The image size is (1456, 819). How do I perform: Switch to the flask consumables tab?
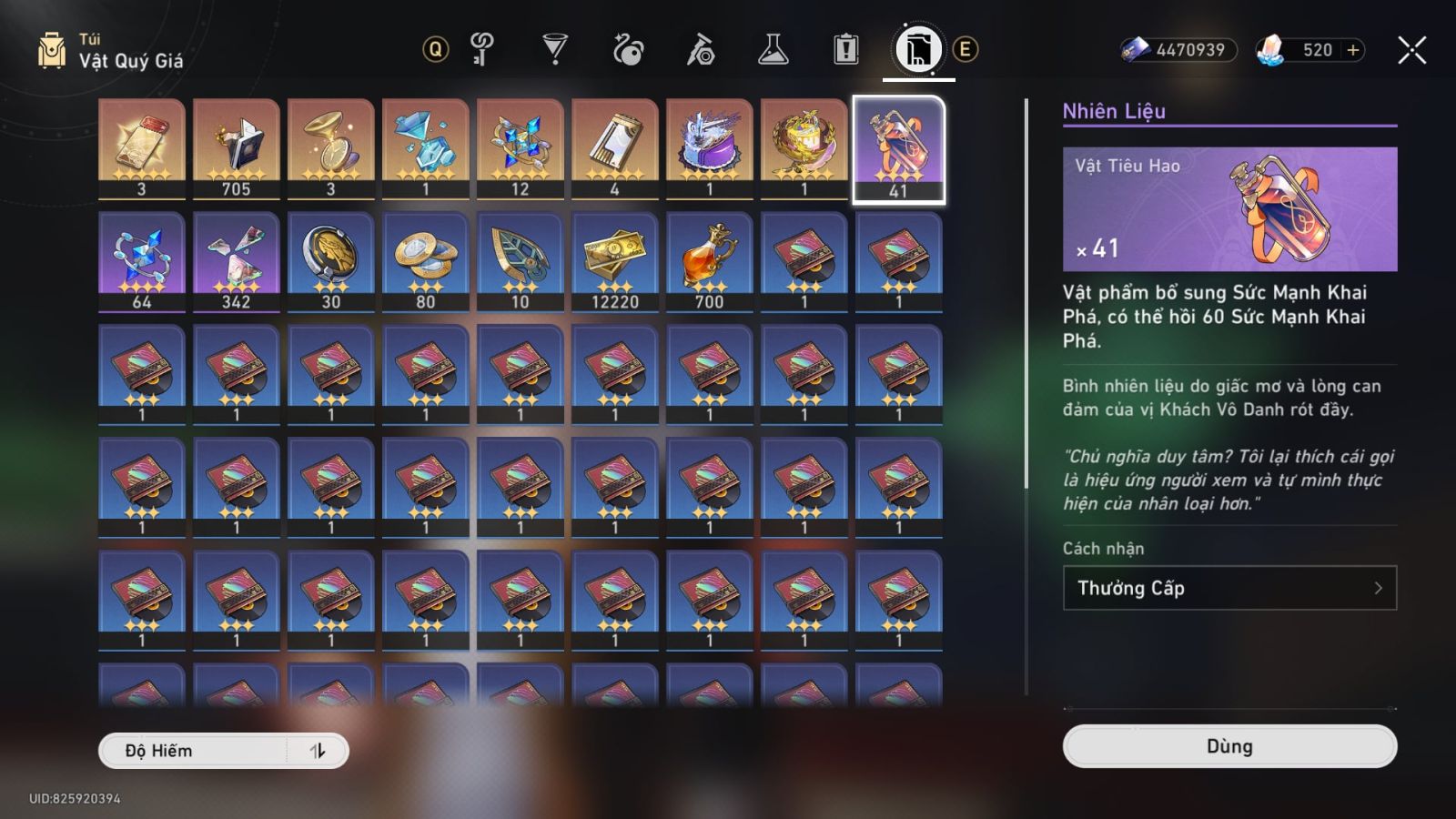pos(773,49)
